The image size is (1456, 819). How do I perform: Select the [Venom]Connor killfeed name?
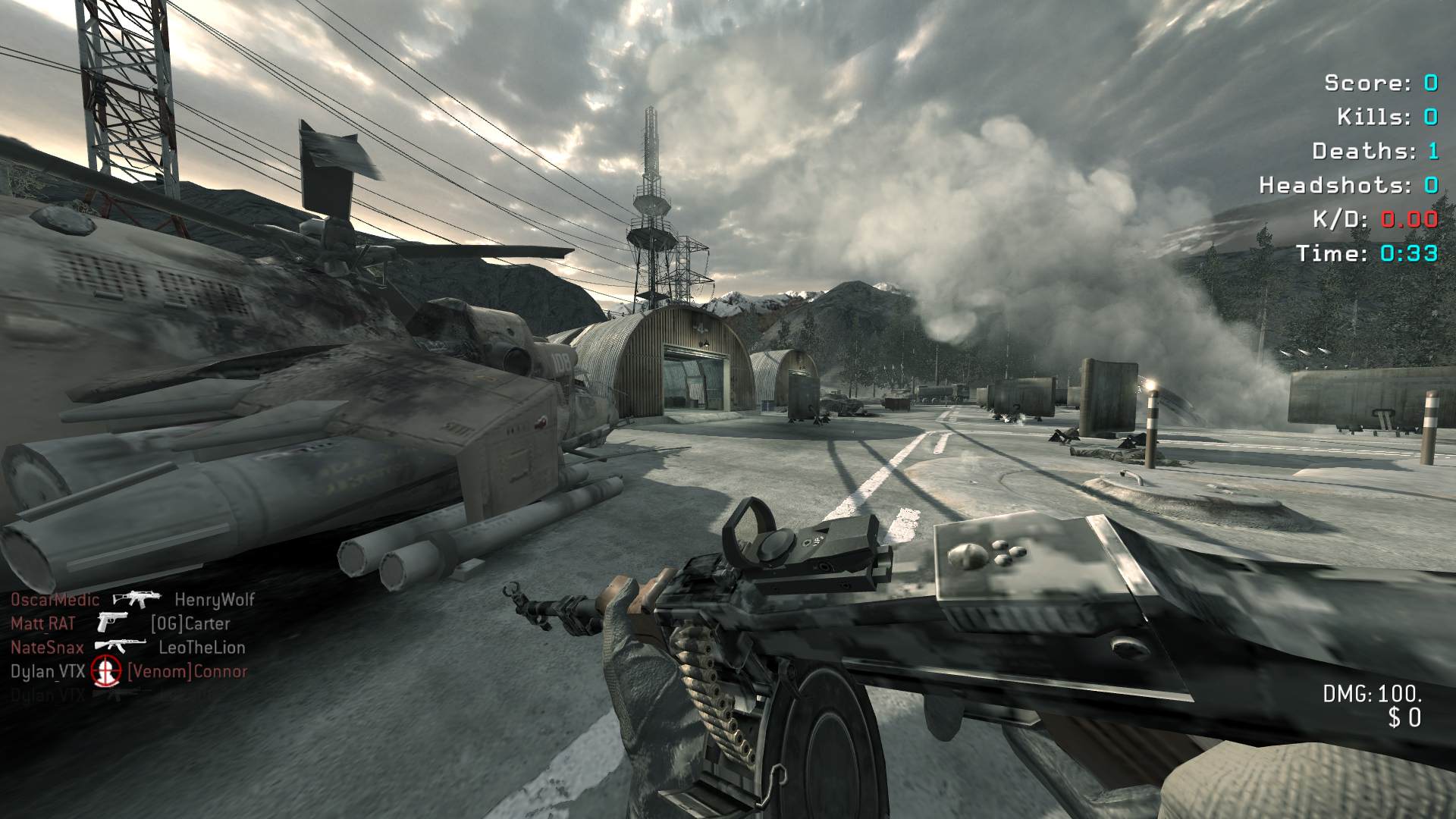point(187,671)
